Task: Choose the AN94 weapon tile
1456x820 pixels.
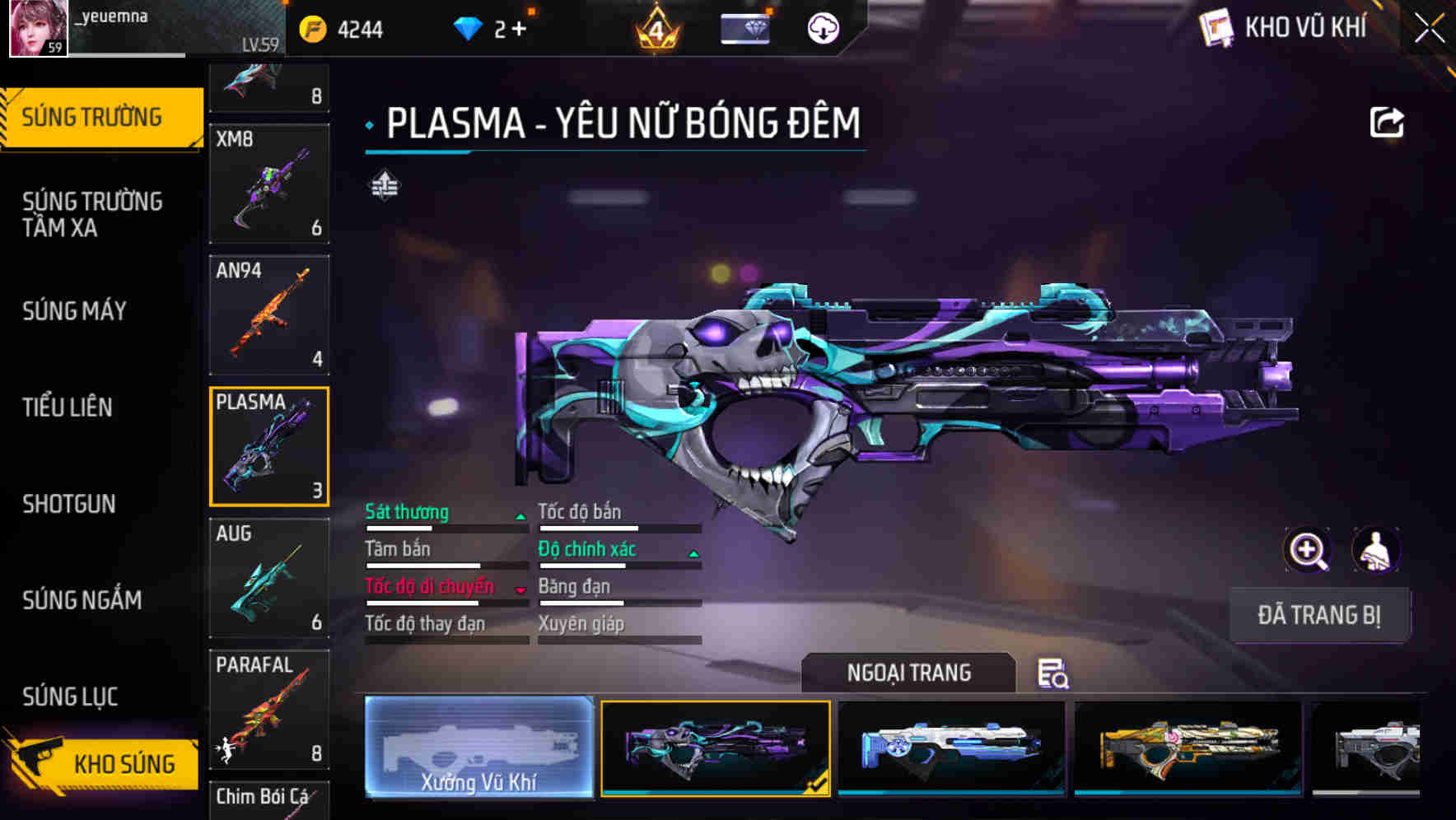Action: click(269, 314)
